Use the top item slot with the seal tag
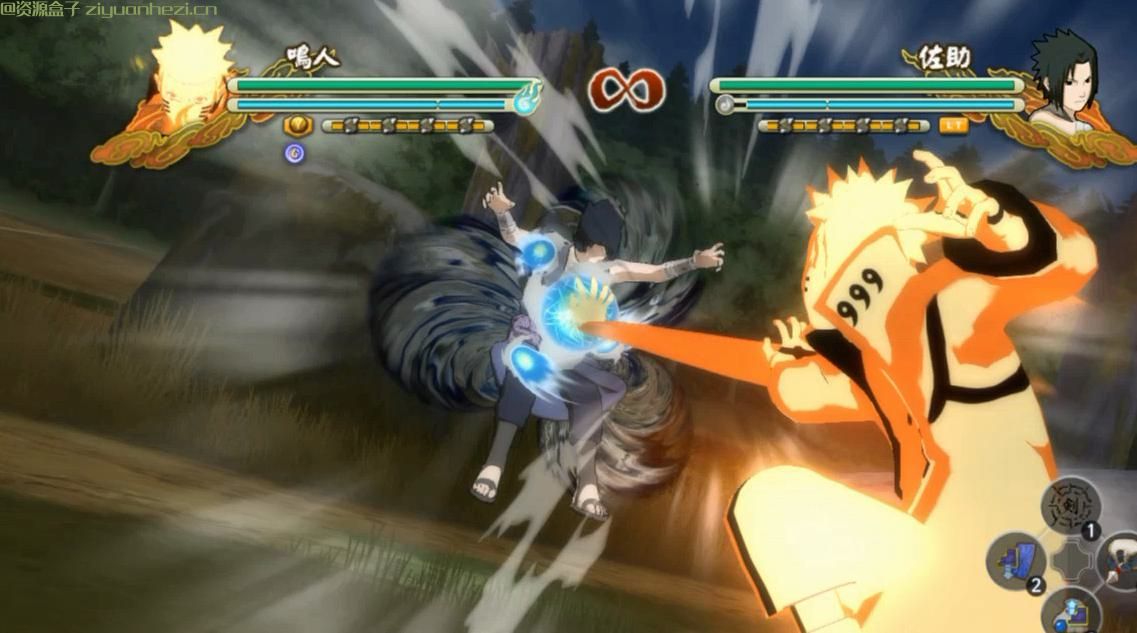This screenshot has height=633, width=1137. coord(1070,505)
